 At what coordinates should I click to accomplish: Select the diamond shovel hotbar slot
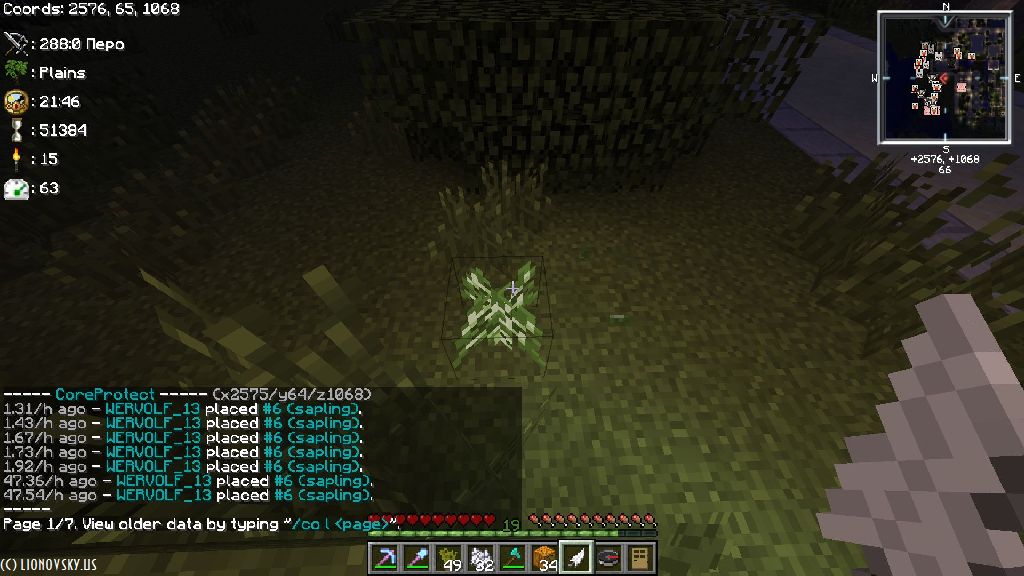pyautogui.click(x=417, y=558)
